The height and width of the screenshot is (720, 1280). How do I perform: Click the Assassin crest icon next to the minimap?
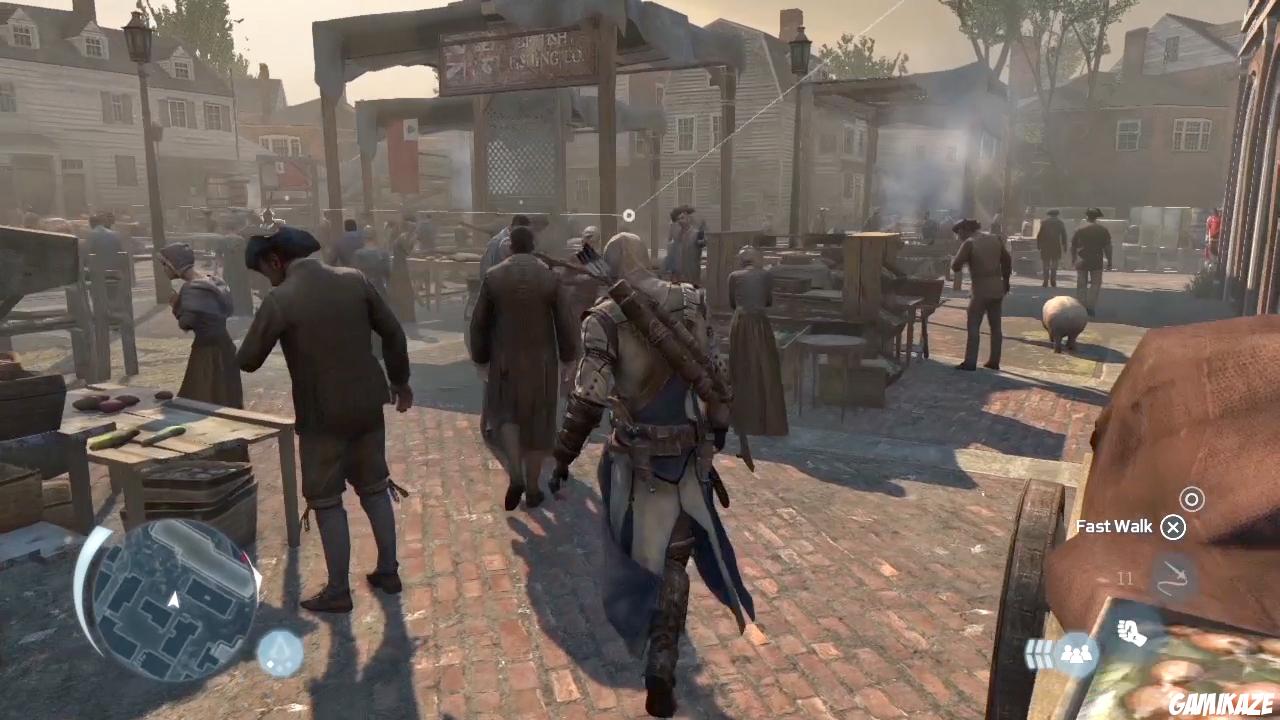280,651
